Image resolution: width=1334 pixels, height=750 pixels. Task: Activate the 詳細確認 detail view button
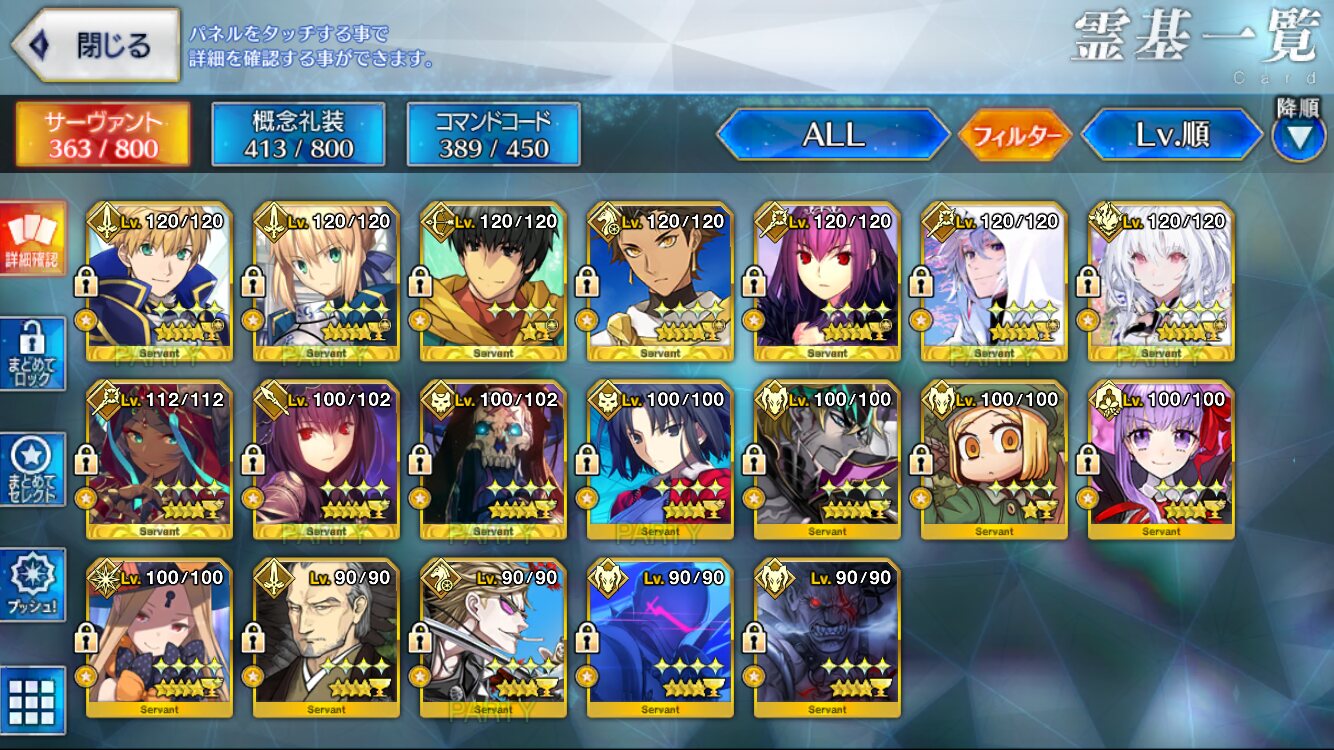coord(32,240)
